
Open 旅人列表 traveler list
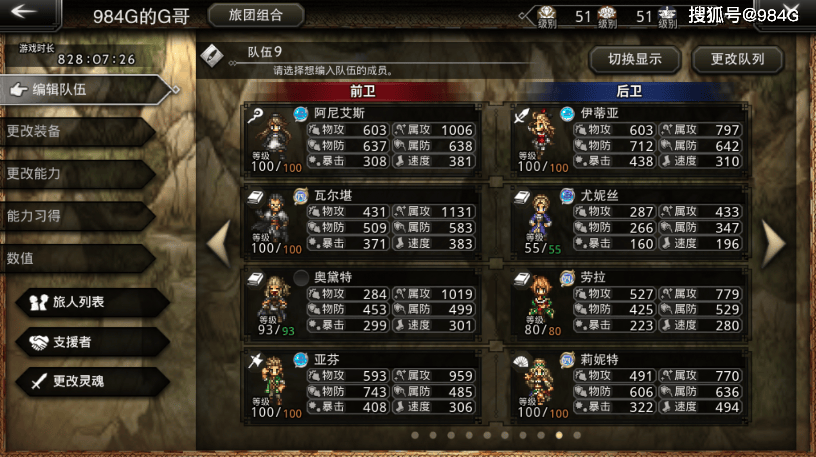coord(90,301)
